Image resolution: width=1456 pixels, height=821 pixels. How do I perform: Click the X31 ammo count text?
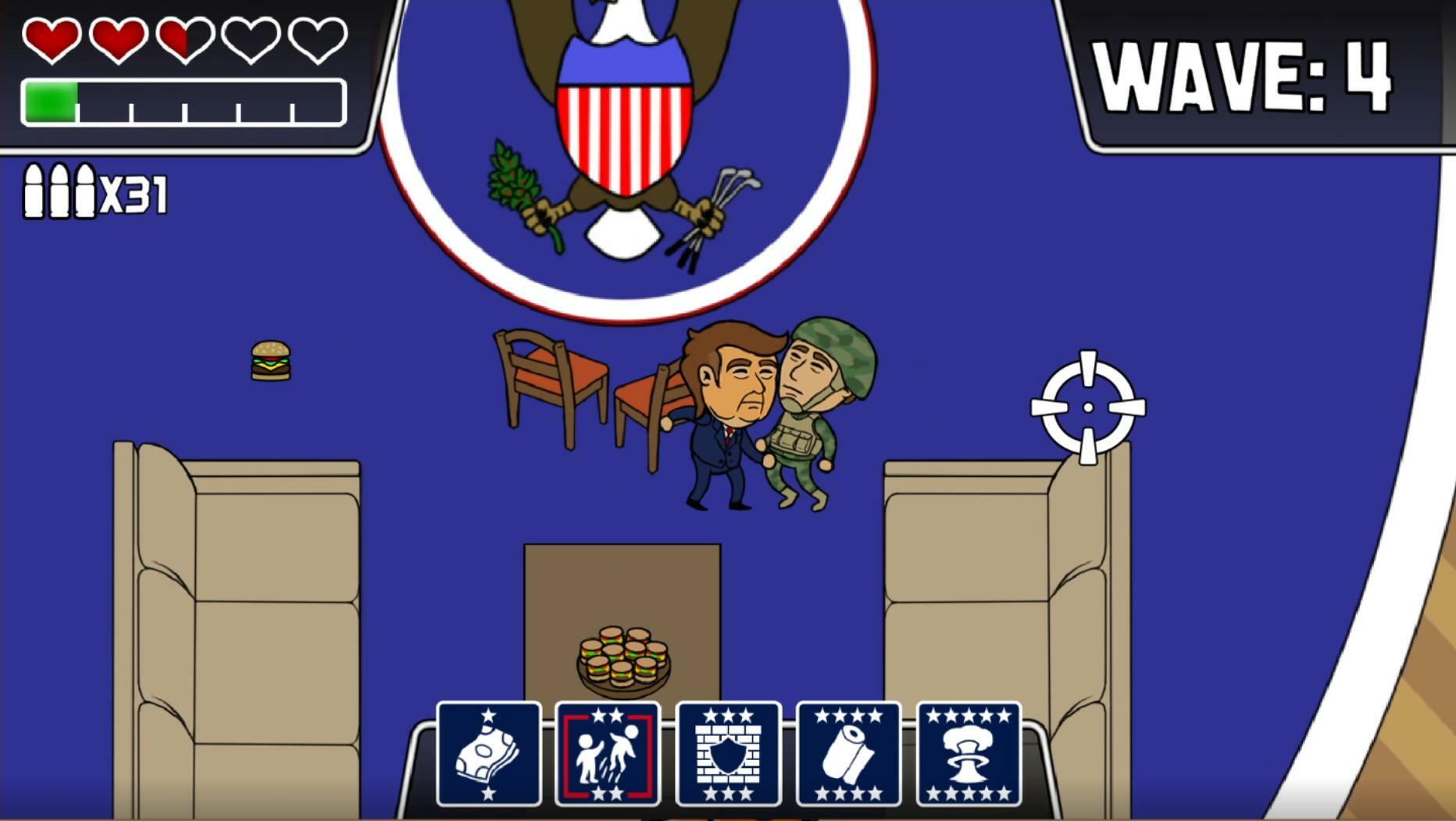point(134,191)
